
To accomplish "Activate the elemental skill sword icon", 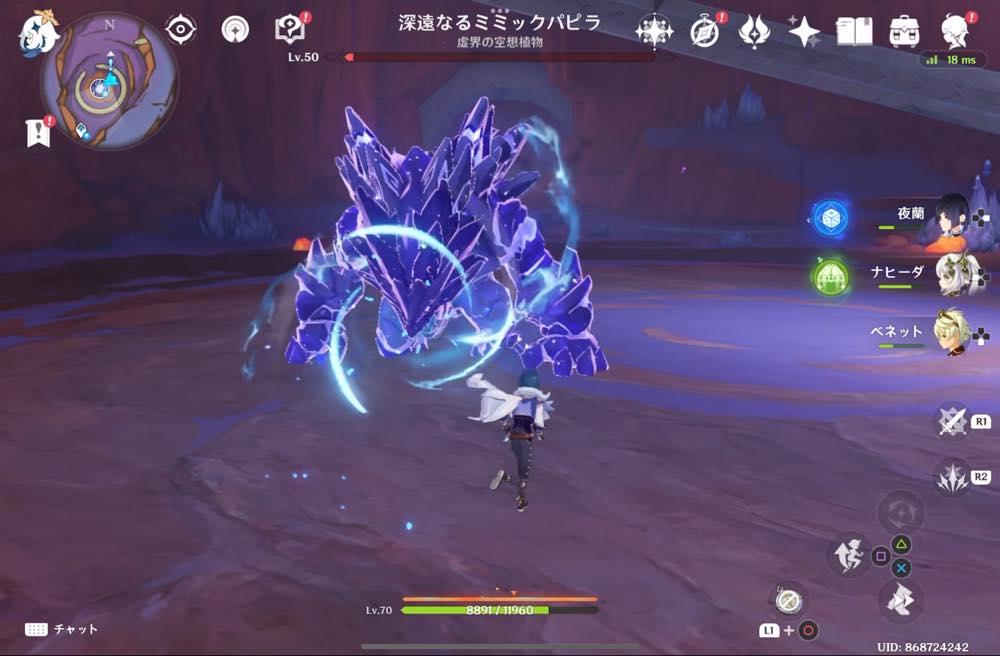I will [951, 421].
